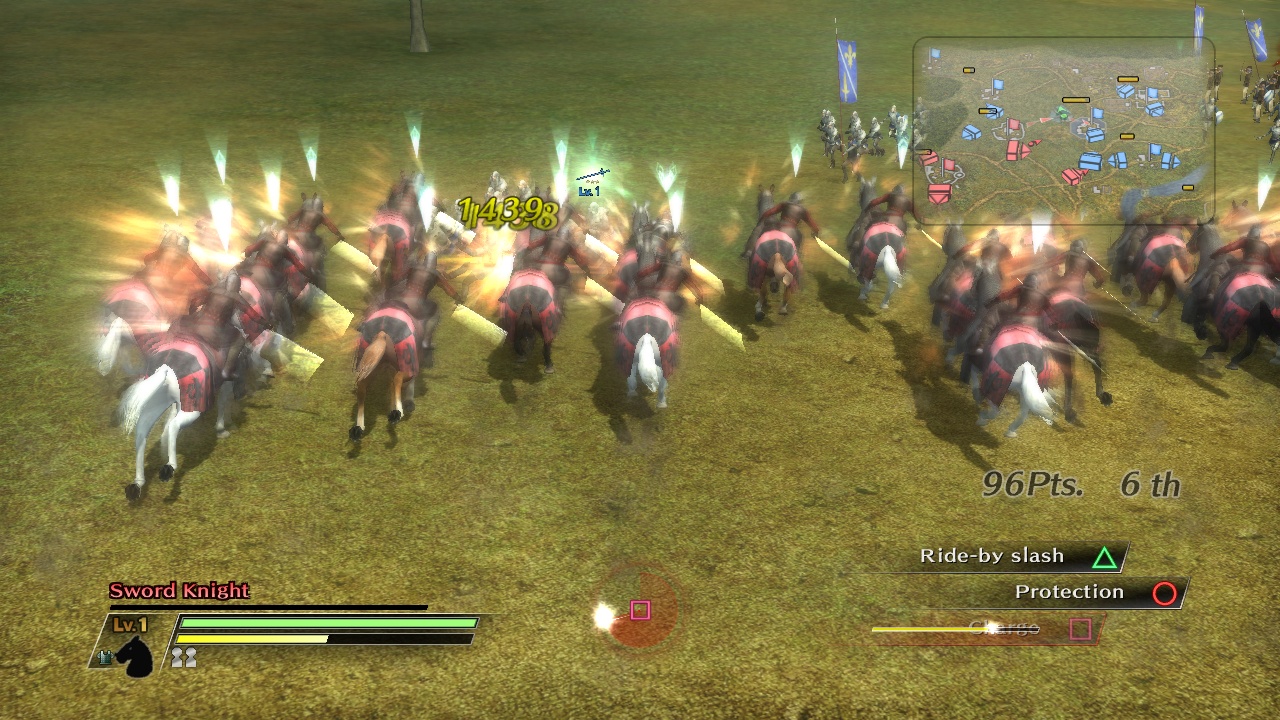Screen dimensions: 1280x720
Task: Click the green triangle button icon for Ride-by slash
Action: coord(1103,556)
